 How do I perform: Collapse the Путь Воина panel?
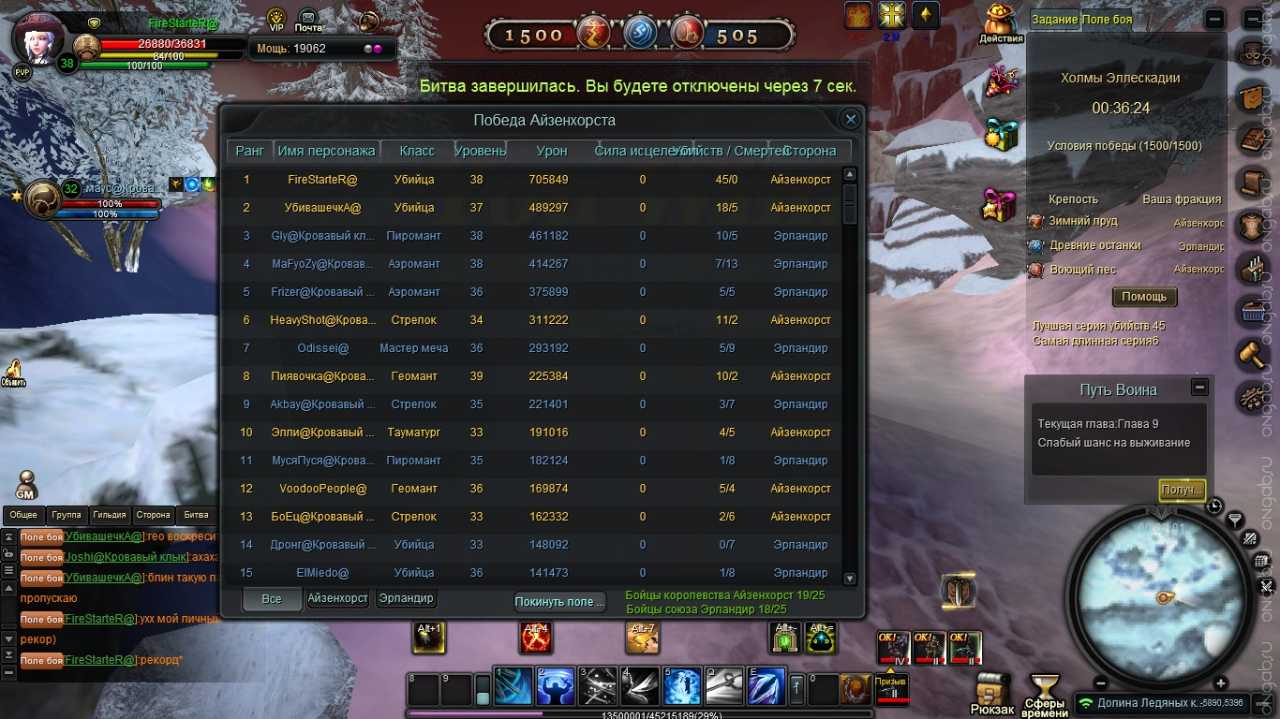[x=1200, y=388]
